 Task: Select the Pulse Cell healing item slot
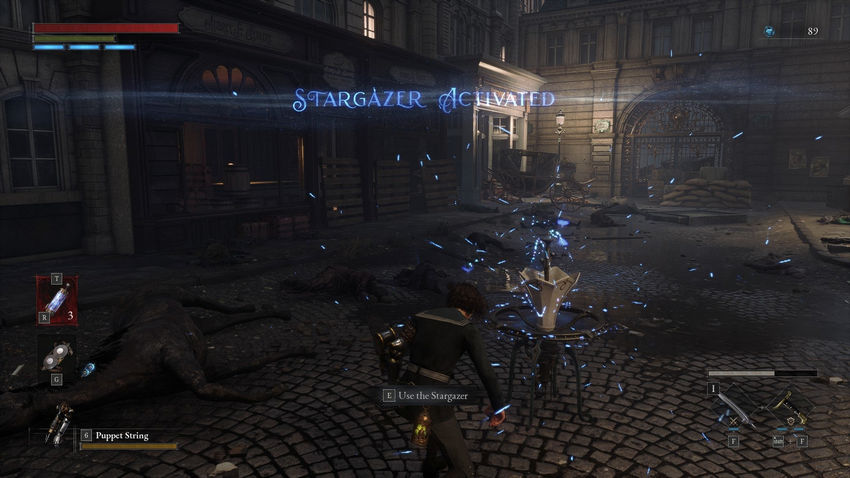[56, 300]
